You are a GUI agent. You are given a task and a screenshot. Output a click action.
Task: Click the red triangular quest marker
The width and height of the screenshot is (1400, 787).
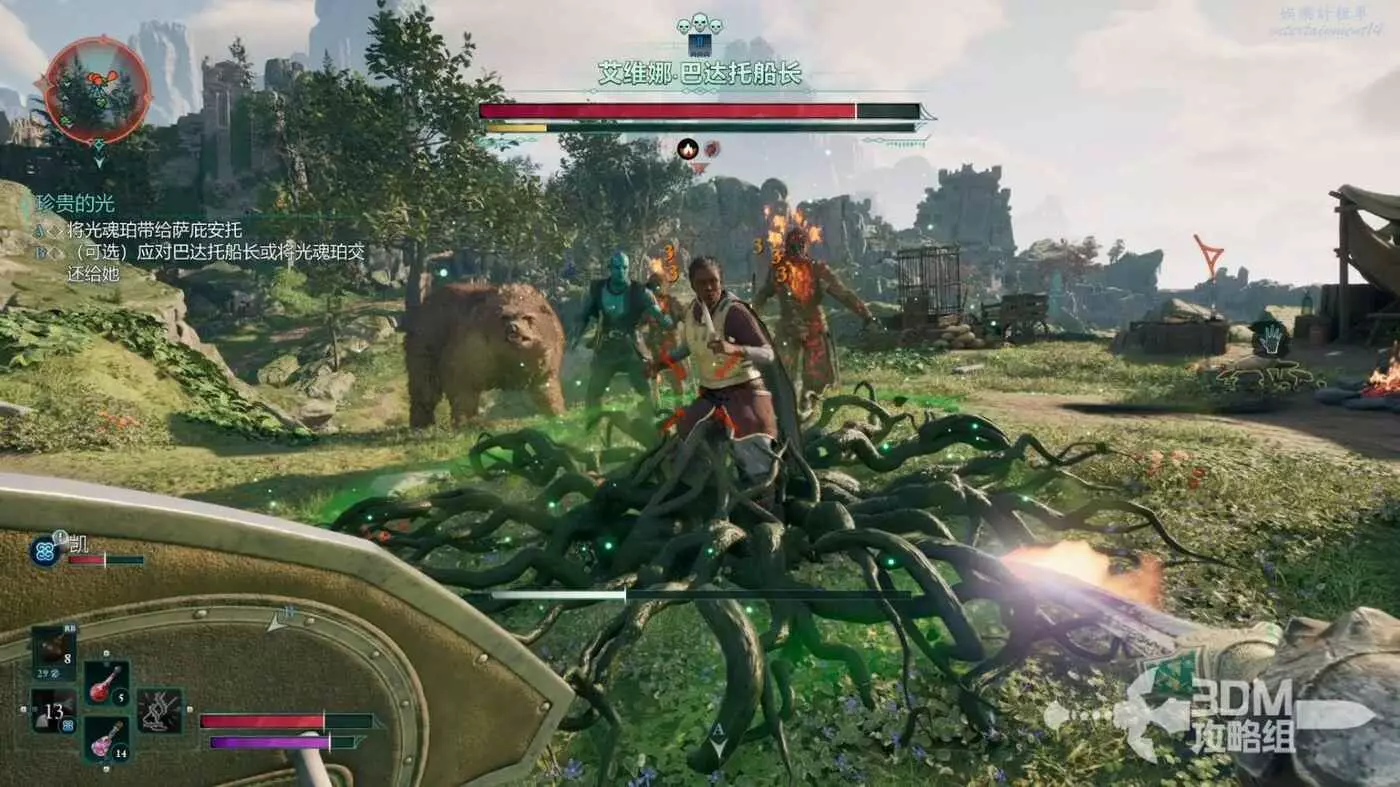coord(1209,255)
